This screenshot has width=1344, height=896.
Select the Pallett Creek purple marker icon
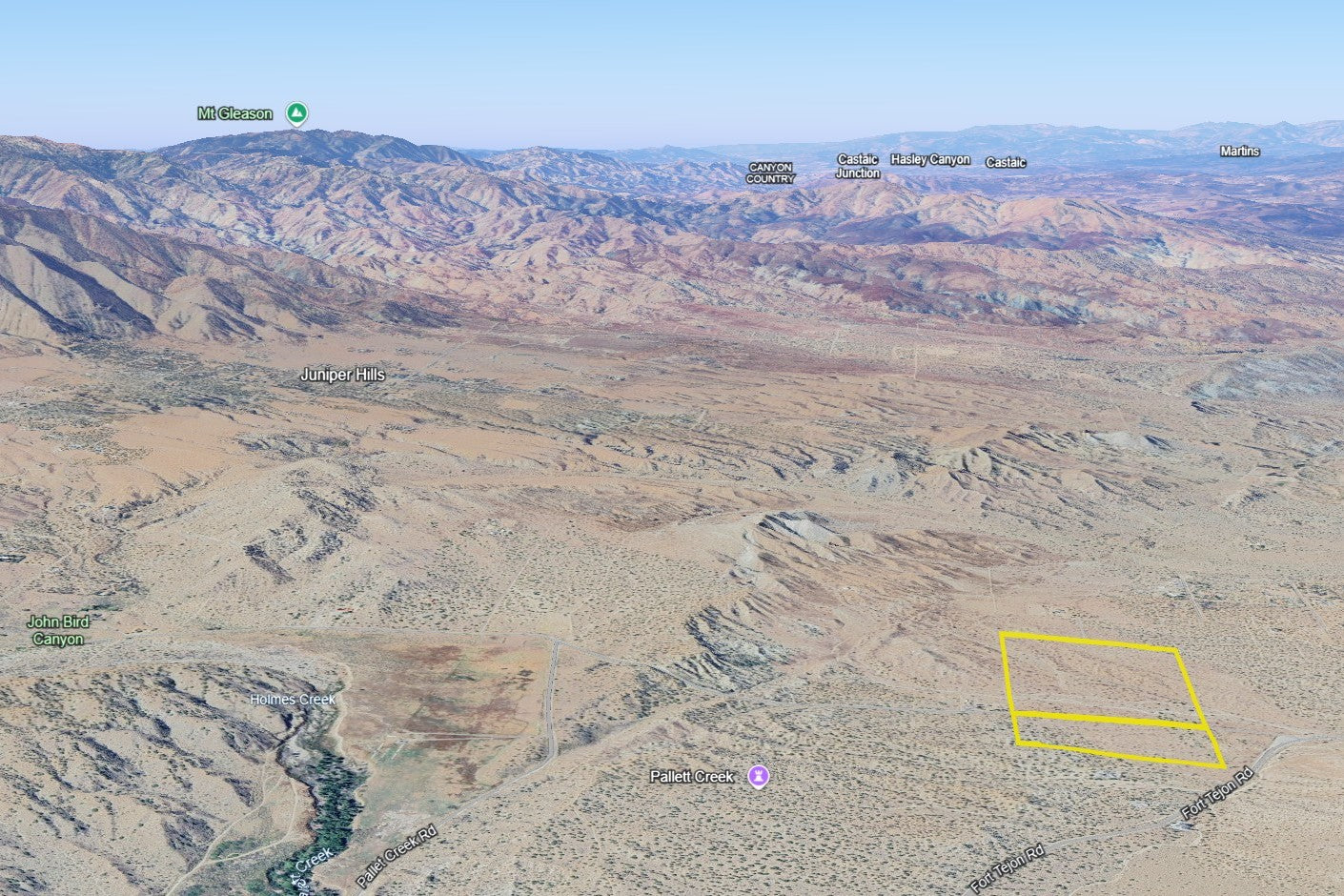tap(758, 777)
